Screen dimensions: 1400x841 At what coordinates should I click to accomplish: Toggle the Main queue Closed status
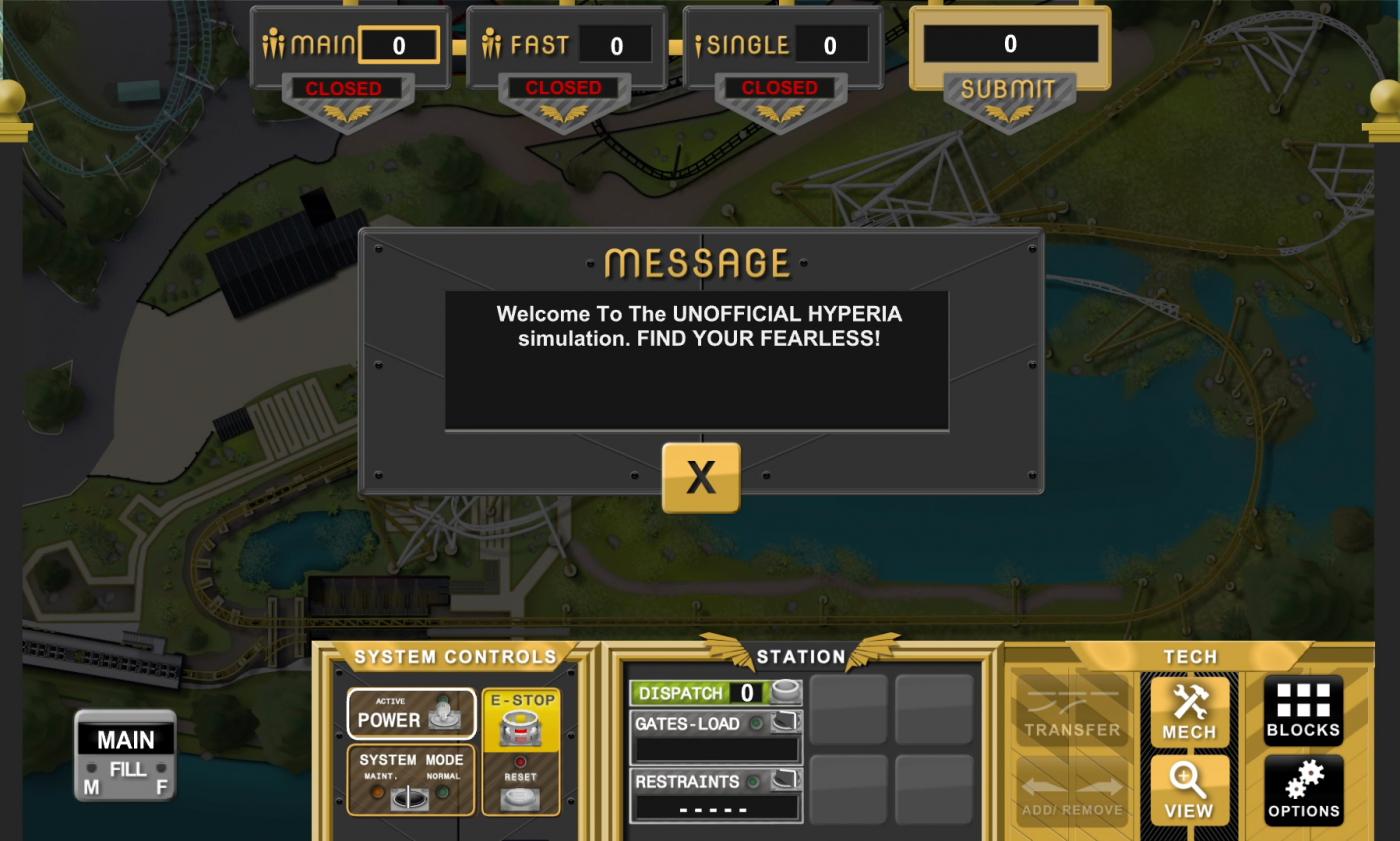(x=343, y=89)
